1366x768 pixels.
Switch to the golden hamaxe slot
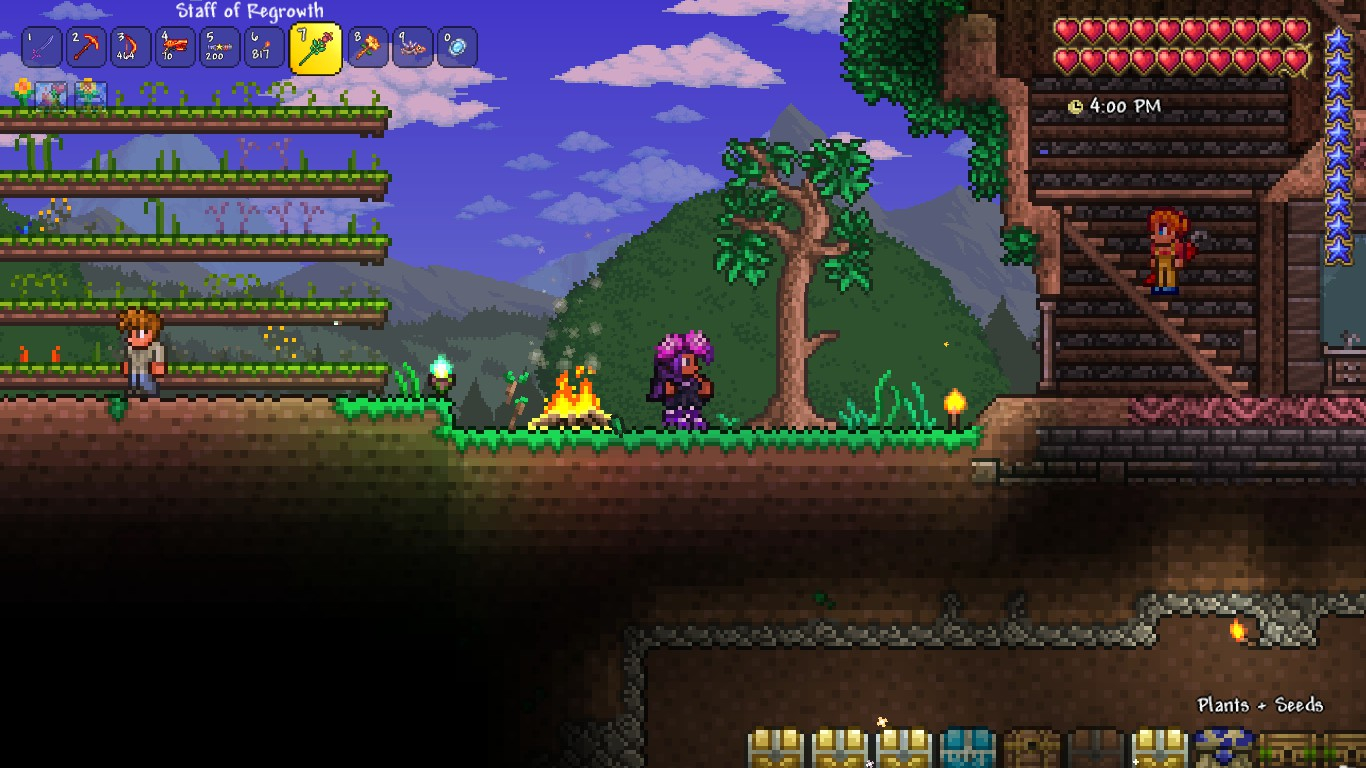(368, 47)
